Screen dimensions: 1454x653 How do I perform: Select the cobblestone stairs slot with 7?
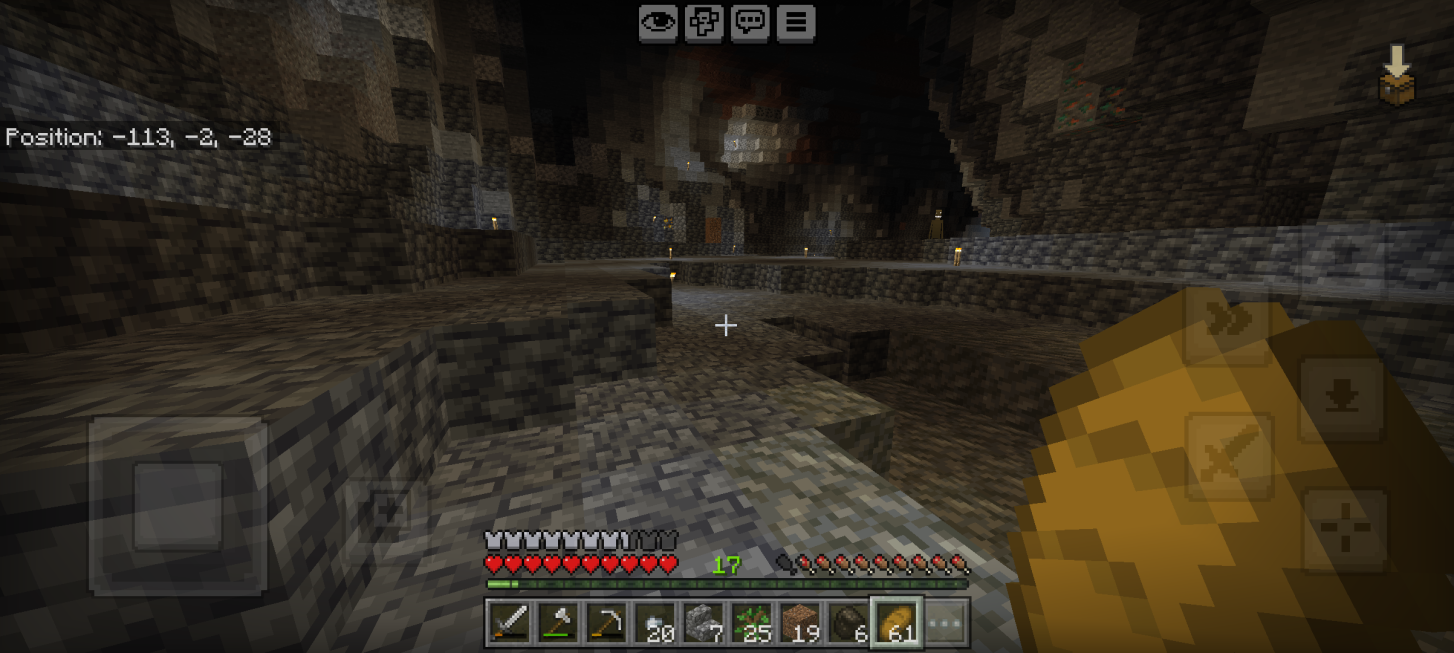click(x=703, y=622)
